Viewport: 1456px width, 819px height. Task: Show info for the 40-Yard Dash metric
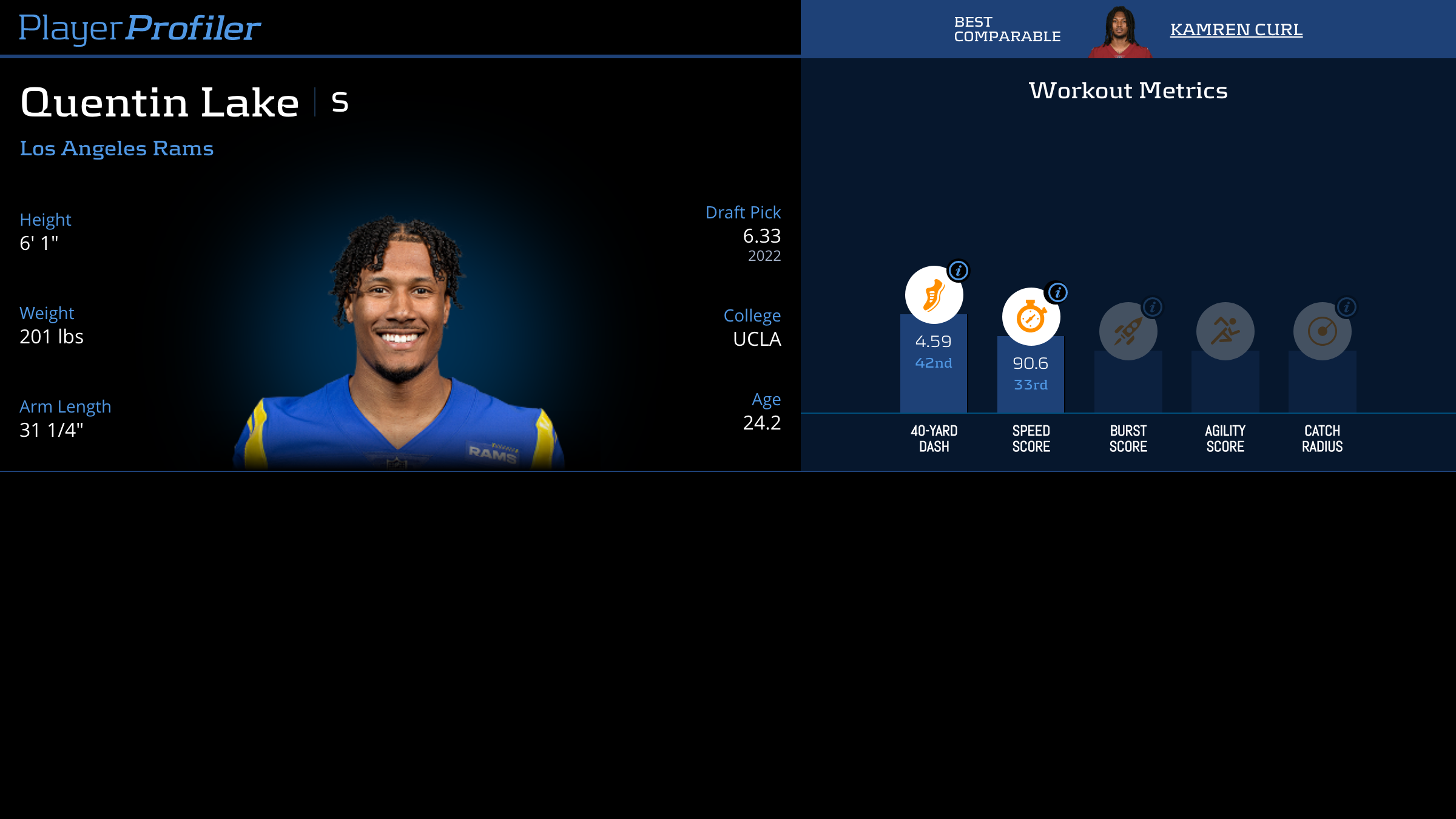(x=959, y=271)
